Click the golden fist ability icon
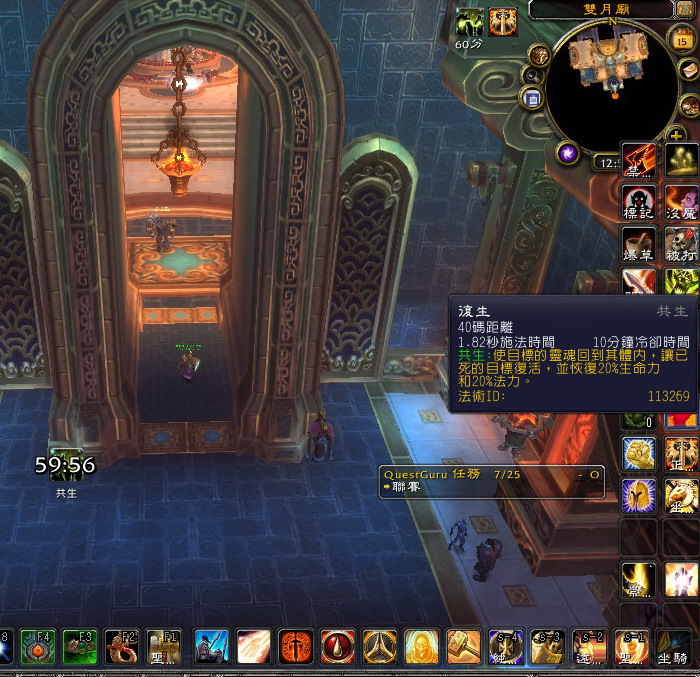 pos(639,453)
